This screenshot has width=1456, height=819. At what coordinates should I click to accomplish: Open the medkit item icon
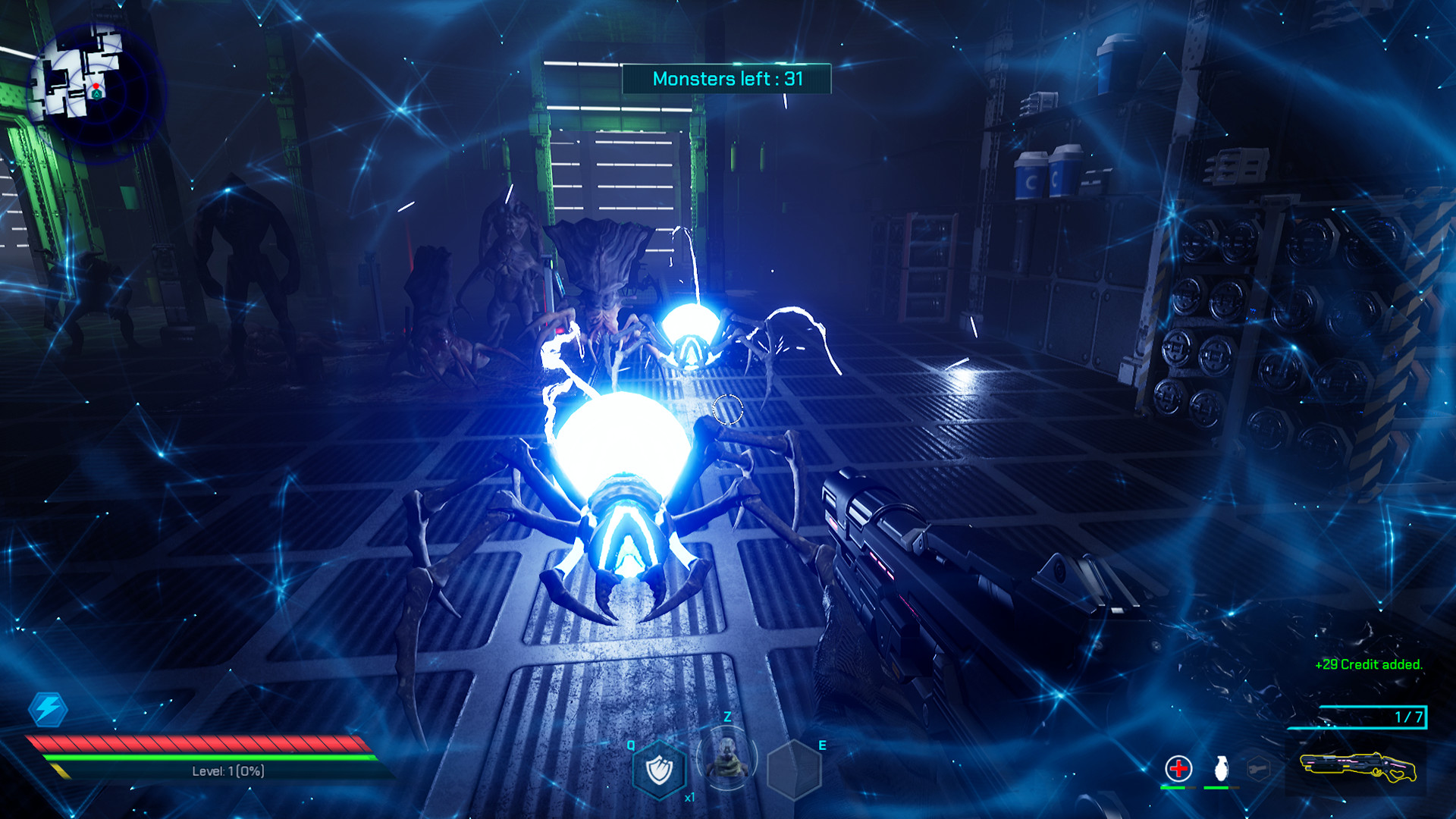tap(1178, 767)
